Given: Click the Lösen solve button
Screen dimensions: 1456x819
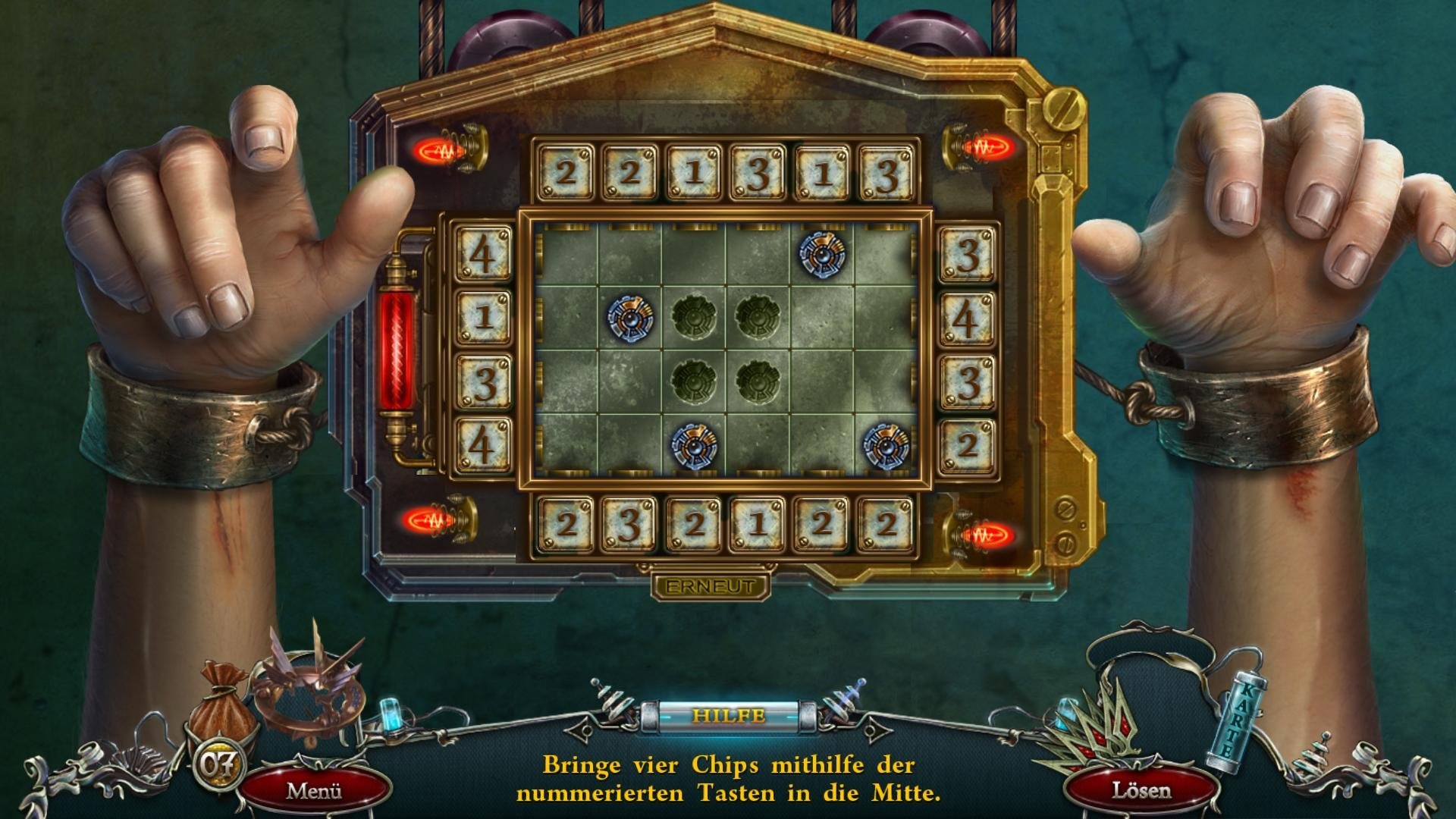Looking at the screenshot, I should click(1141, 791).
